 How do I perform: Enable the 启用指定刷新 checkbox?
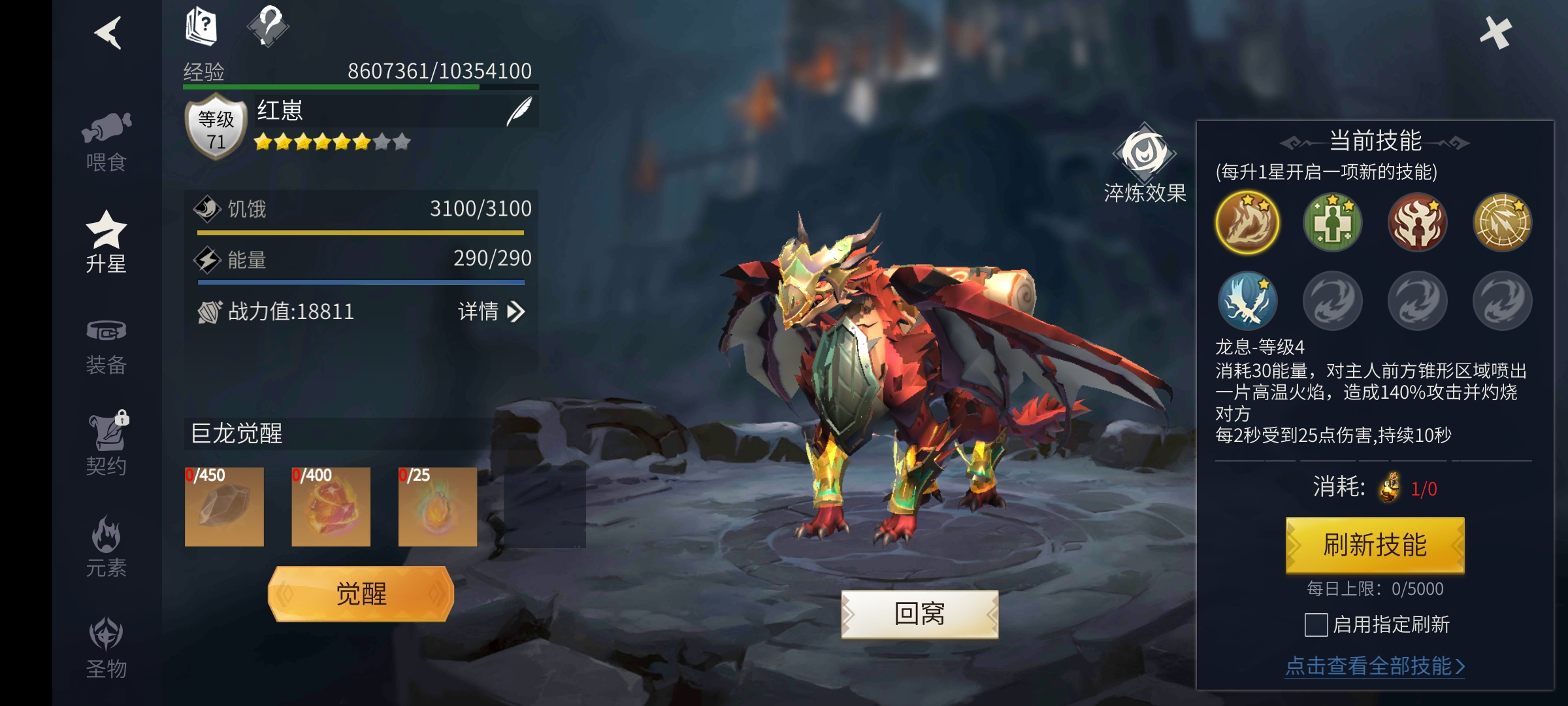[1317, 626]
